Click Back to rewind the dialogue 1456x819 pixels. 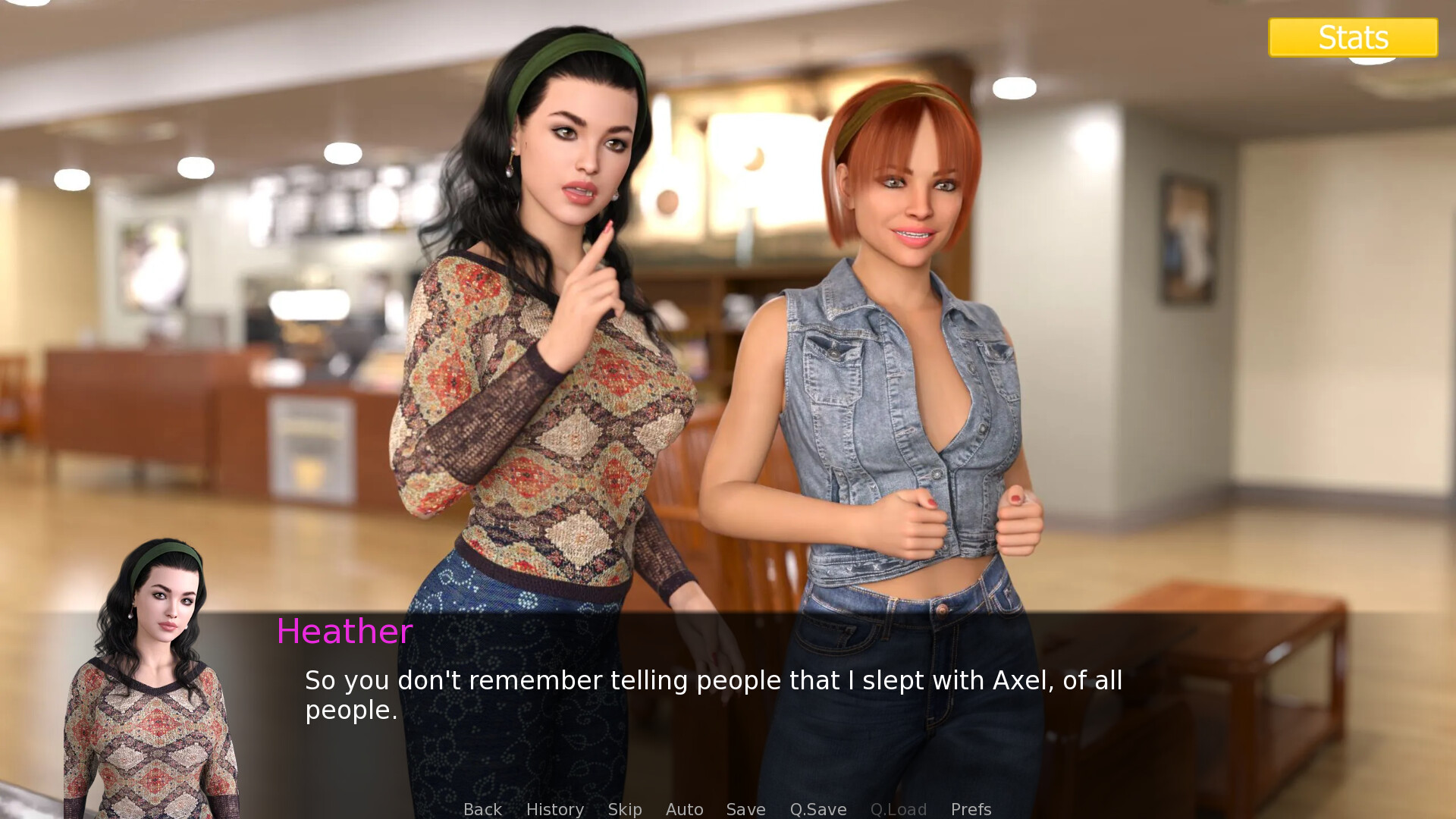point(482,809)
